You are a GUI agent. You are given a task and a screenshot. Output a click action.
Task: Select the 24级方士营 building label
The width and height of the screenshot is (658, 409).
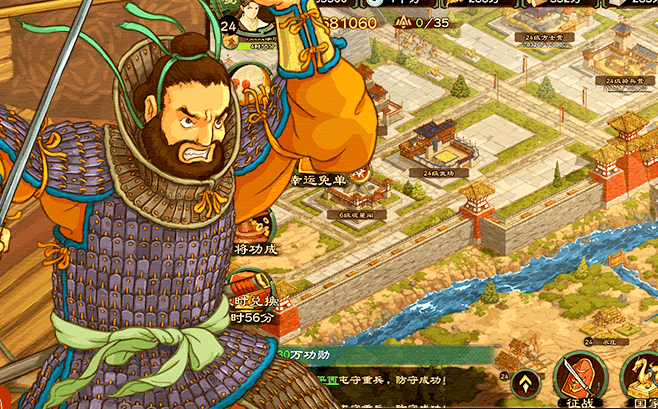pyautogui.click(x=545, y=37)
